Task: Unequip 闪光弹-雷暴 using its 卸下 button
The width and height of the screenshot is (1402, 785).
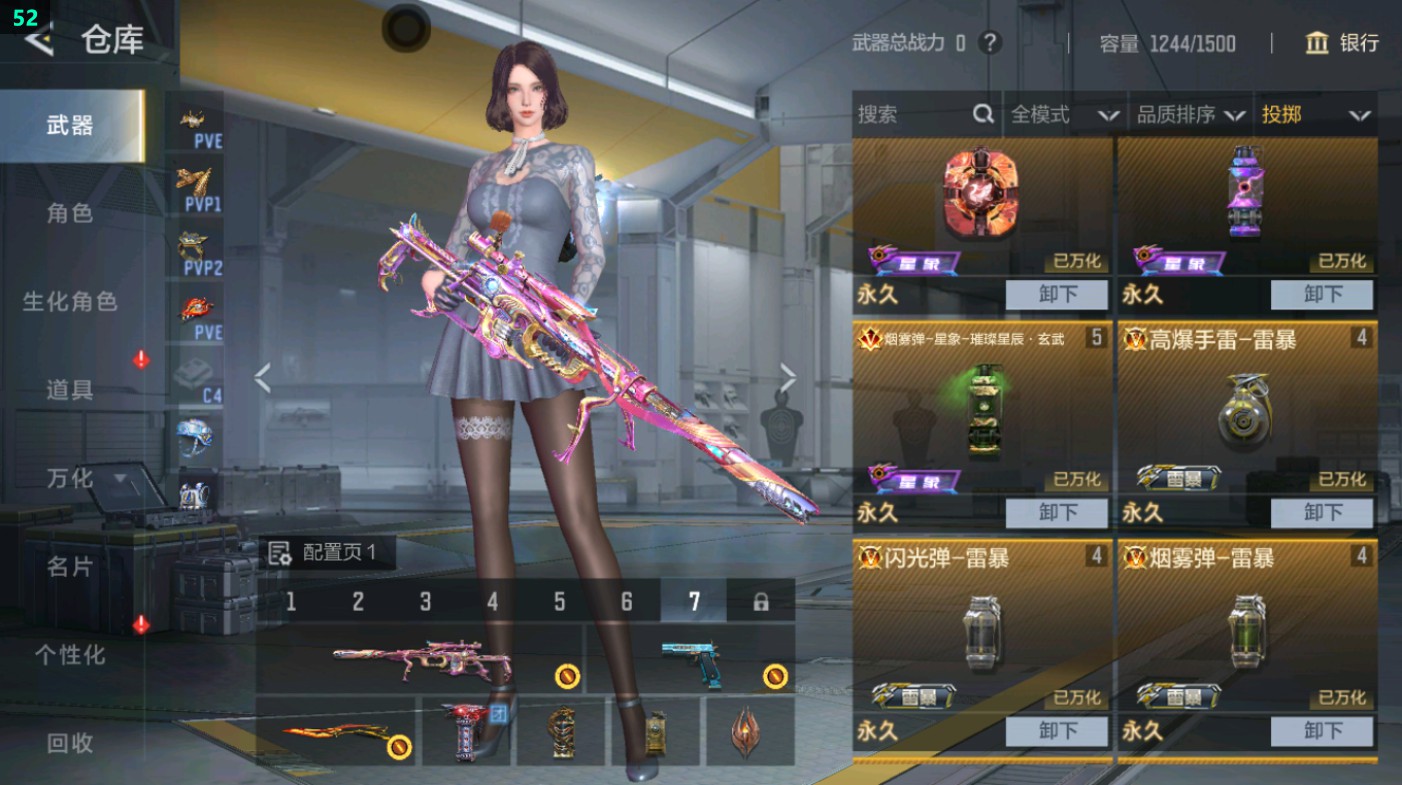Action: 1056,731
